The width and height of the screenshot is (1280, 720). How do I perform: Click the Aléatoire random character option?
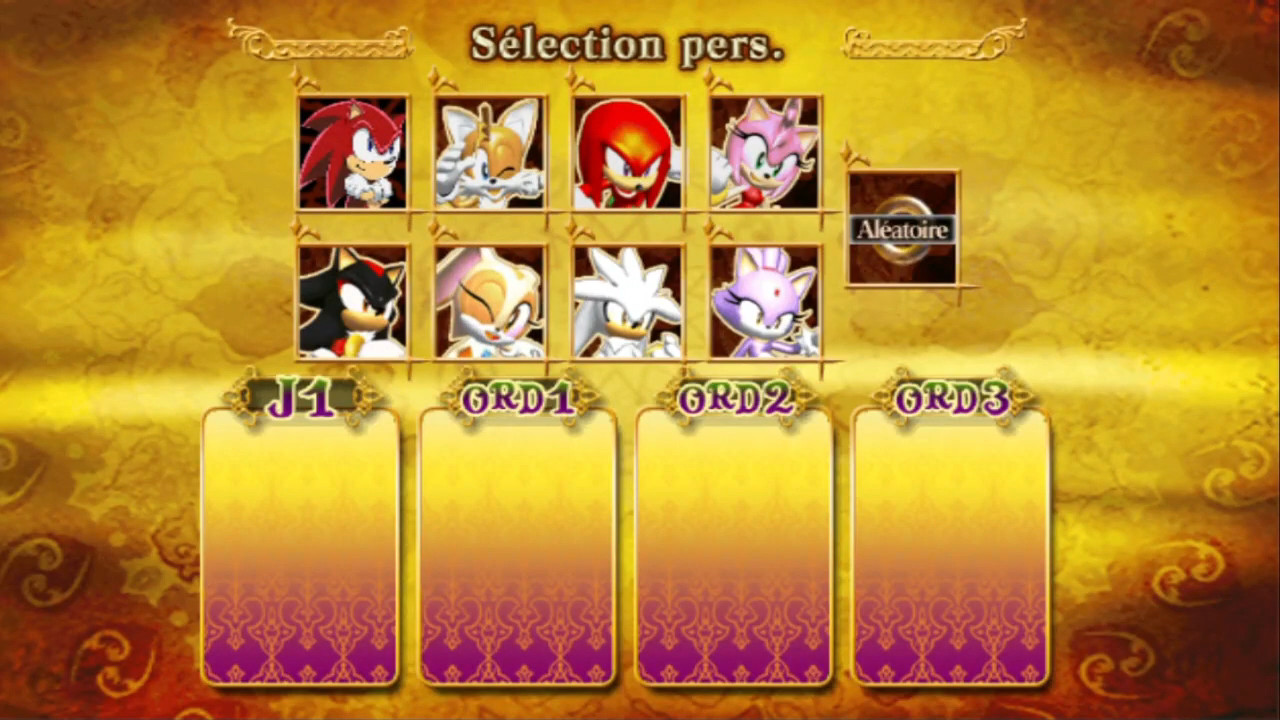click(x=901, y=230)
